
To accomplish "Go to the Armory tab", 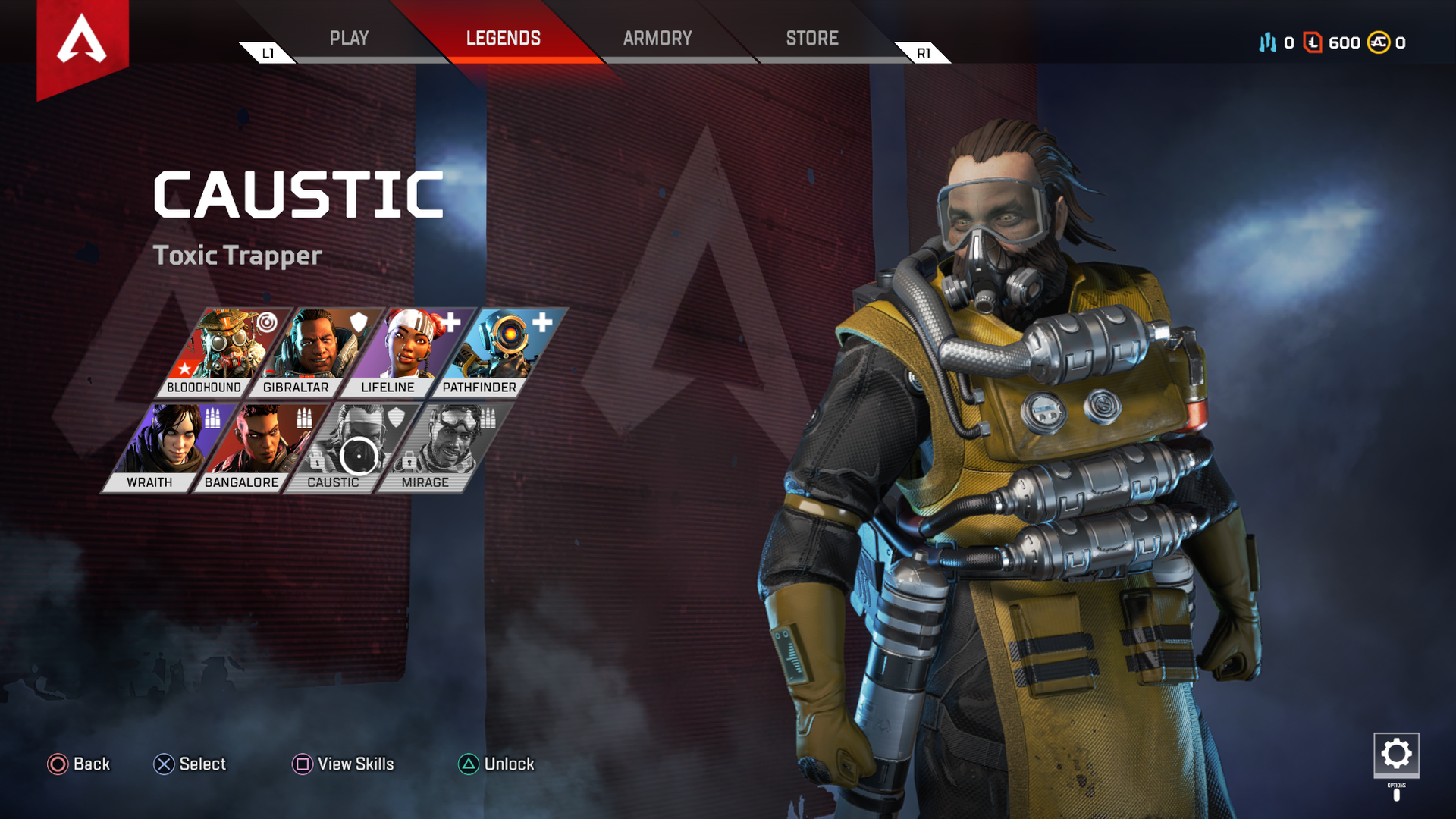I will pyautogui.click(x=657, y=38).
